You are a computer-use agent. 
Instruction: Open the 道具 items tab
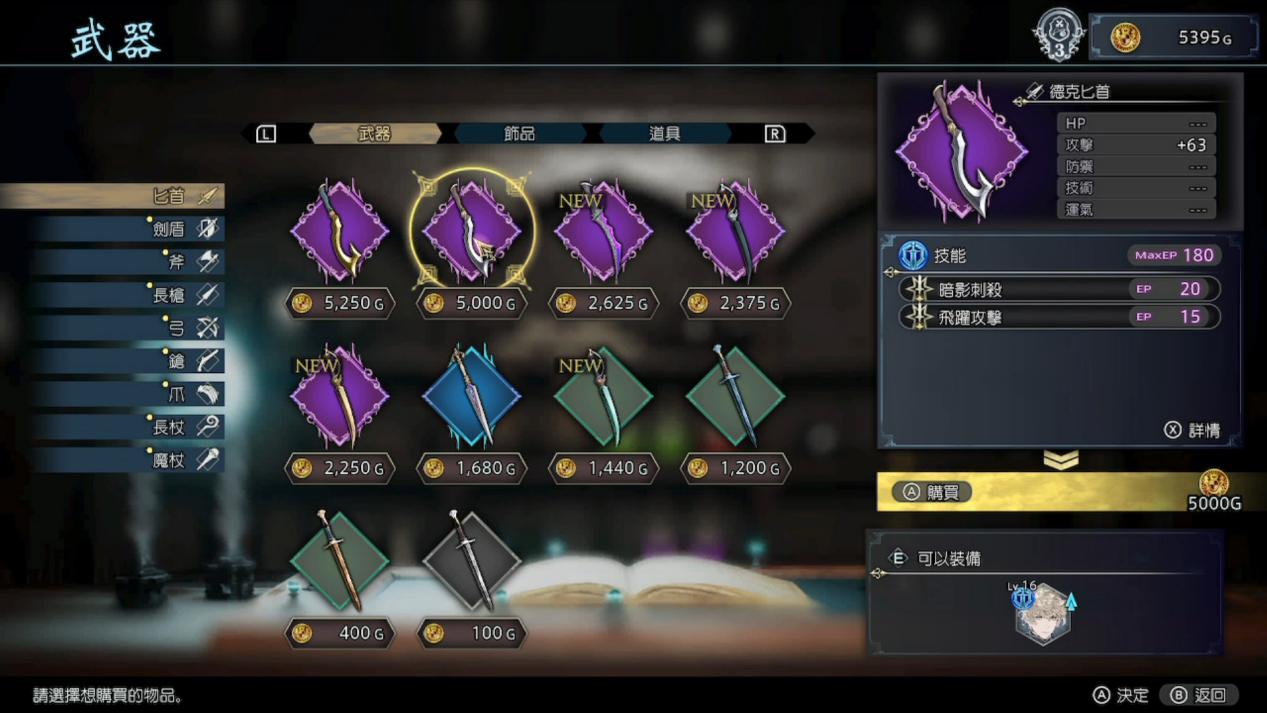coord(664,133)
